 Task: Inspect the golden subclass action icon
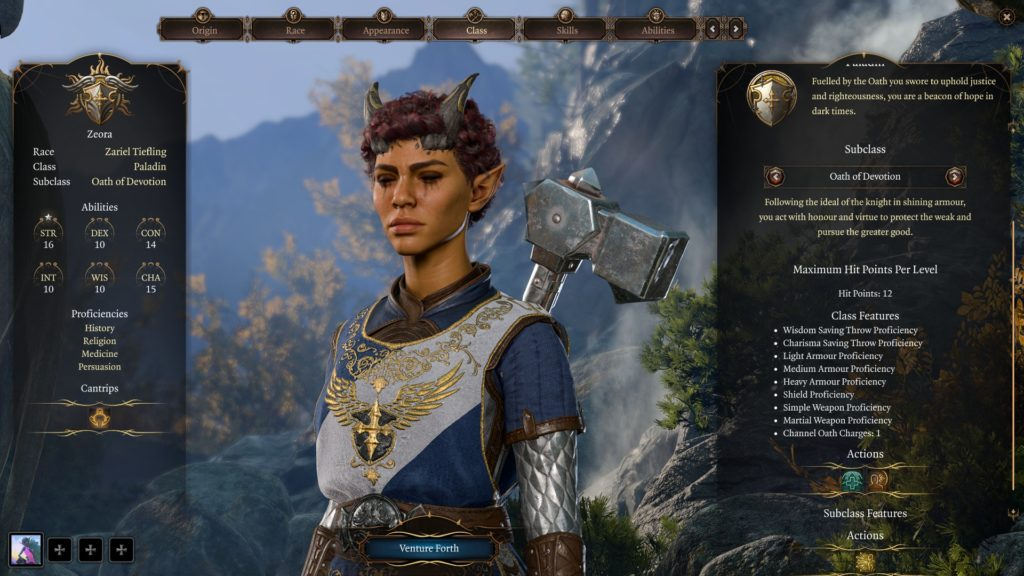865,562
